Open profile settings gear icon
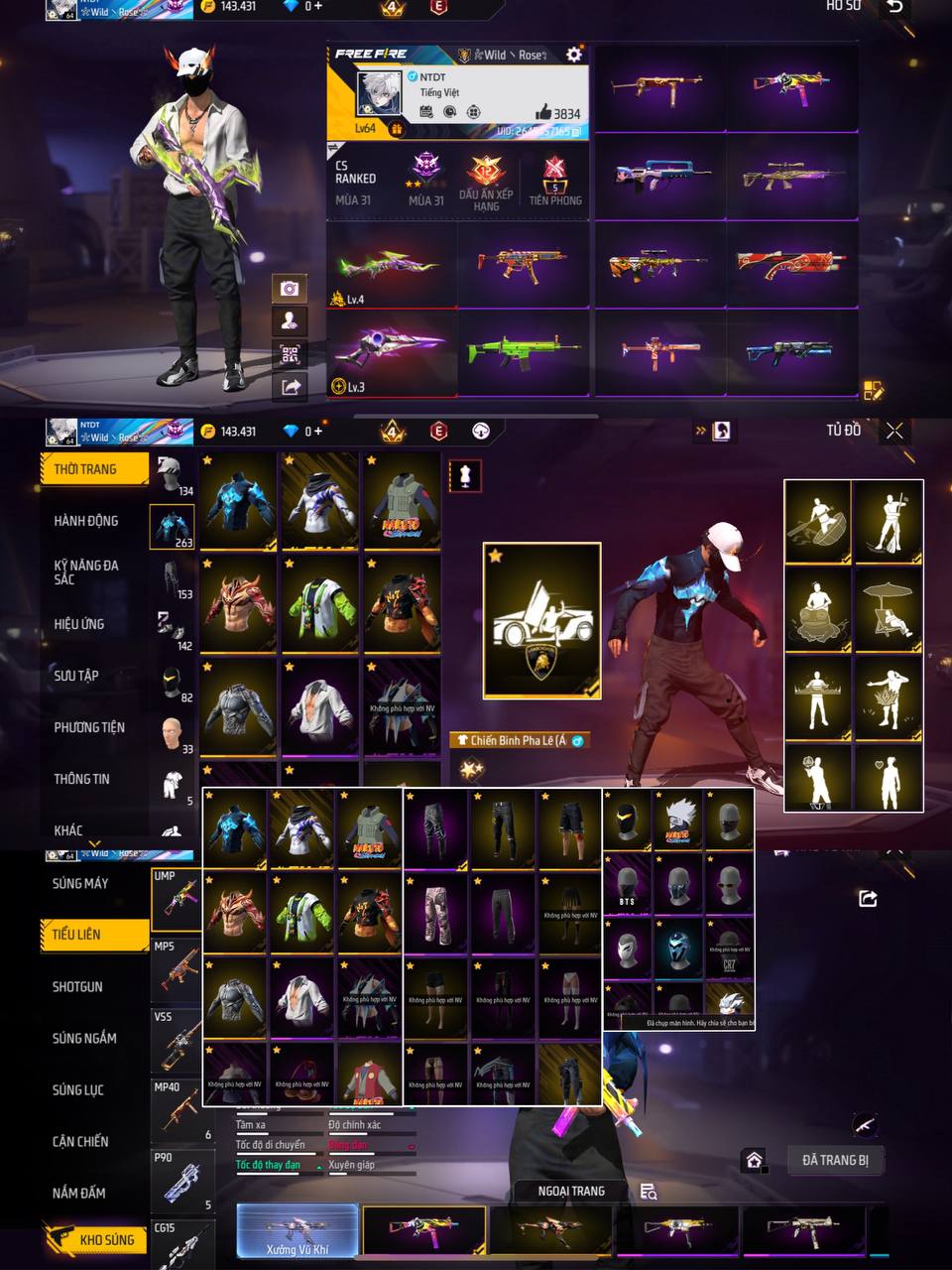The image size is (952, 1270). pos(573,55)
